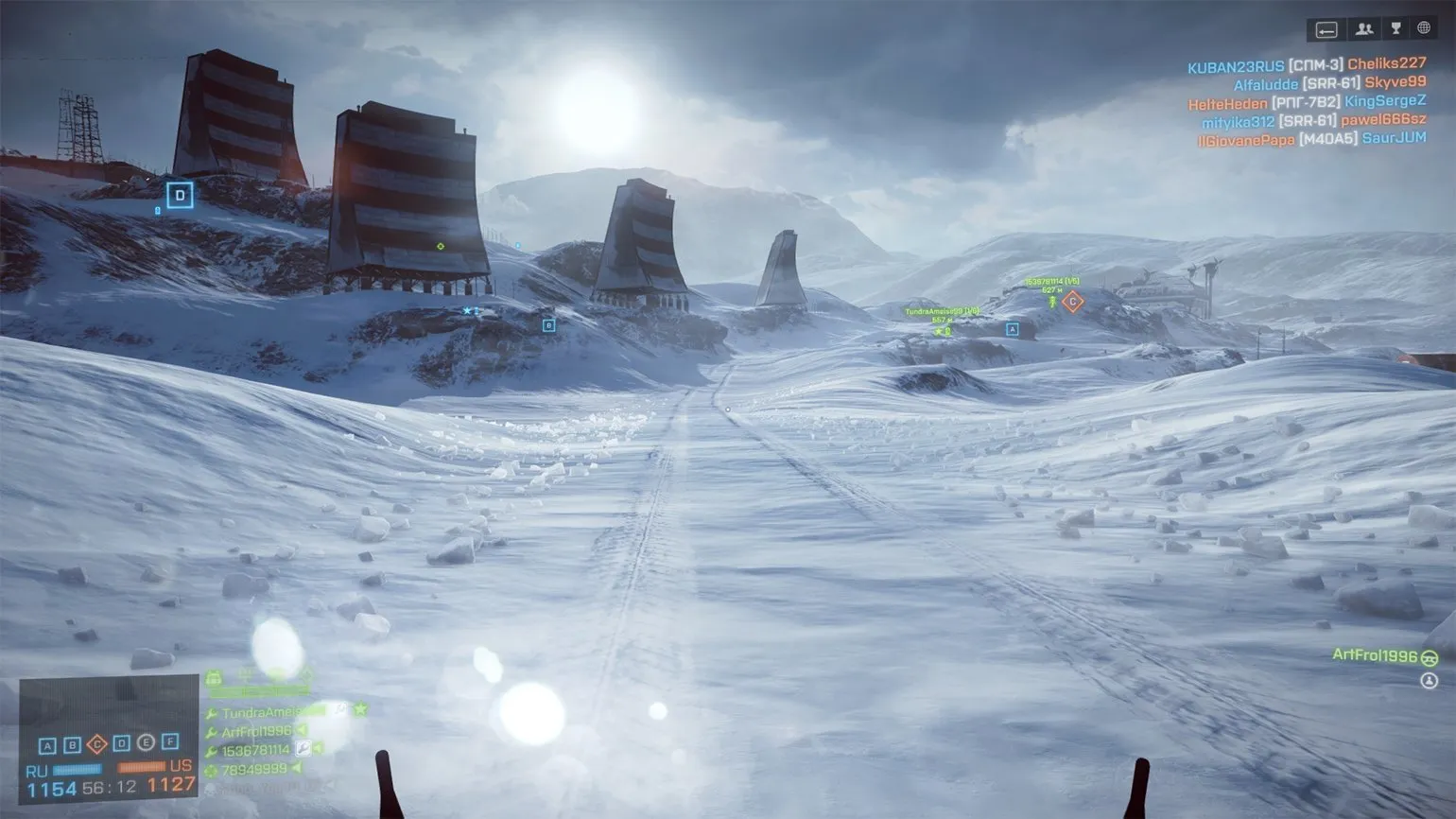This screenshot has width=1456, height=819.
Task: Click the large objective D world marker
Action: click(x=180, y=196)
